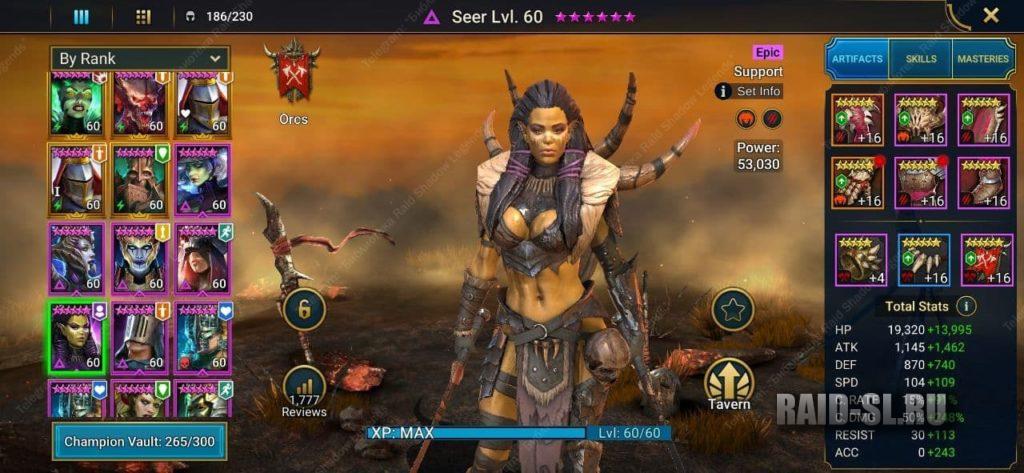The image size is (1024, 473).
Task: Switch to grid view layout
Action: (x=142, y=16)
